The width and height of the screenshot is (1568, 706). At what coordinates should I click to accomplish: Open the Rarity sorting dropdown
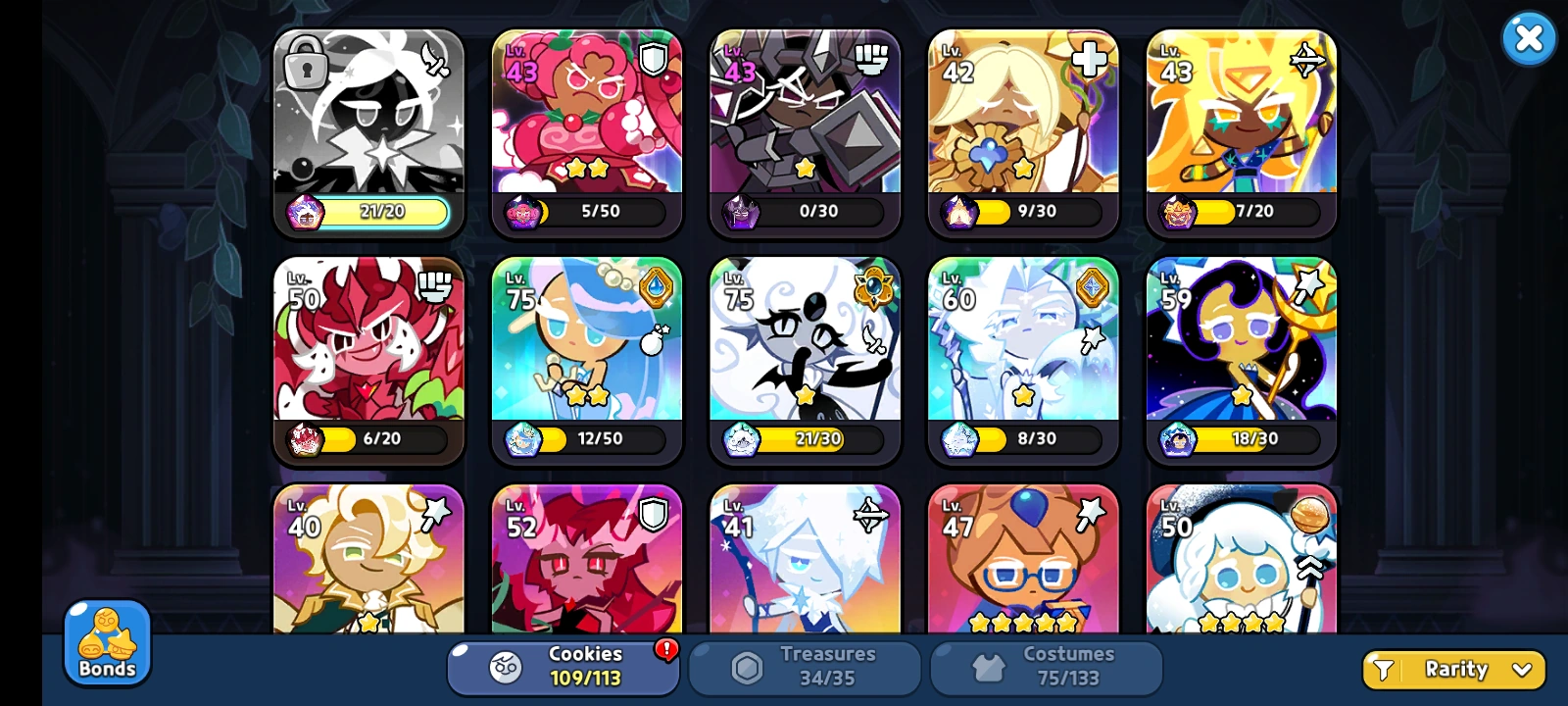1453,669
